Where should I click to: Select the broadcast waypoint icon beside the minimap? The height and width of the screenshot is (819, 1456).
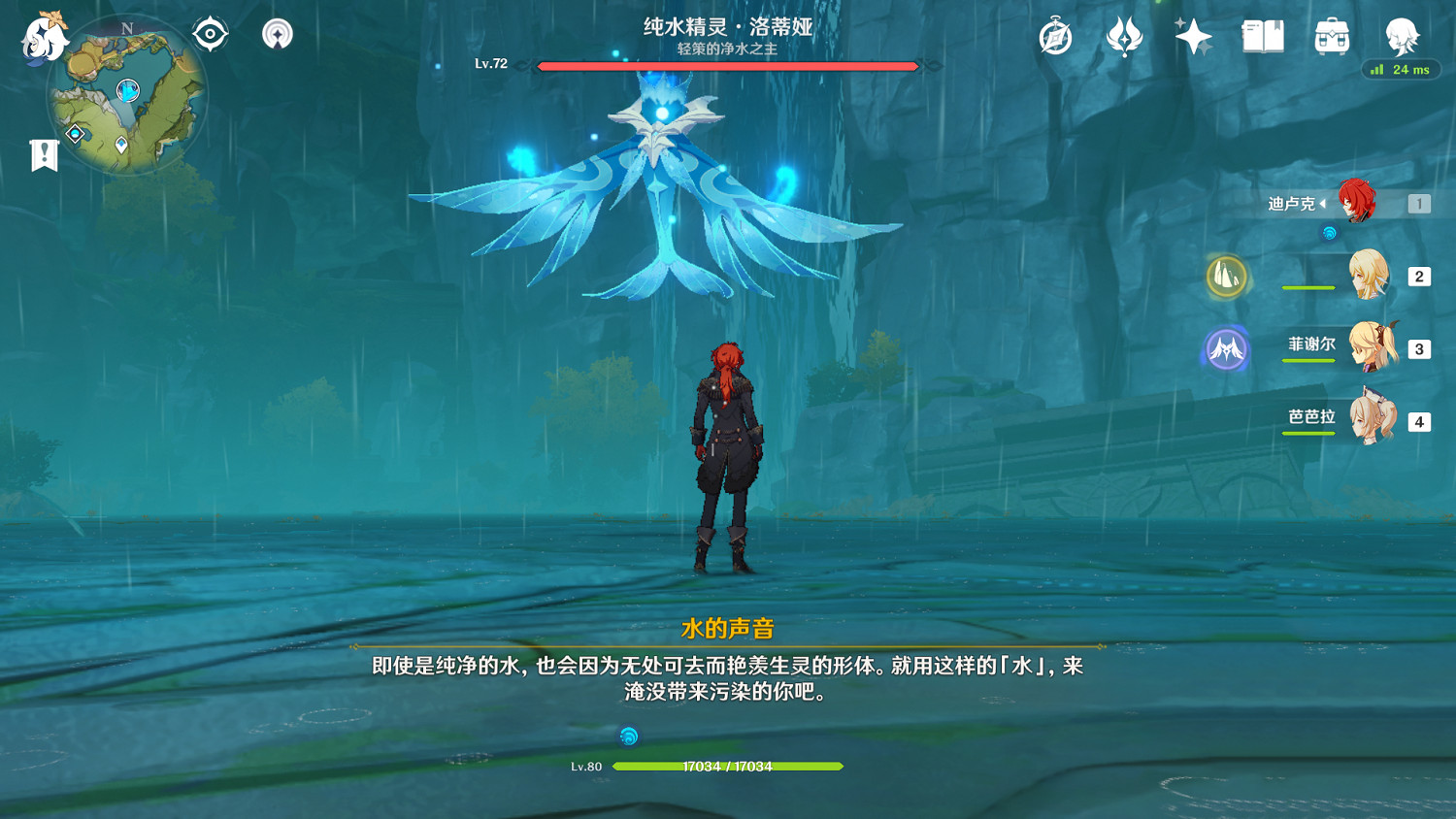[277, 32]
